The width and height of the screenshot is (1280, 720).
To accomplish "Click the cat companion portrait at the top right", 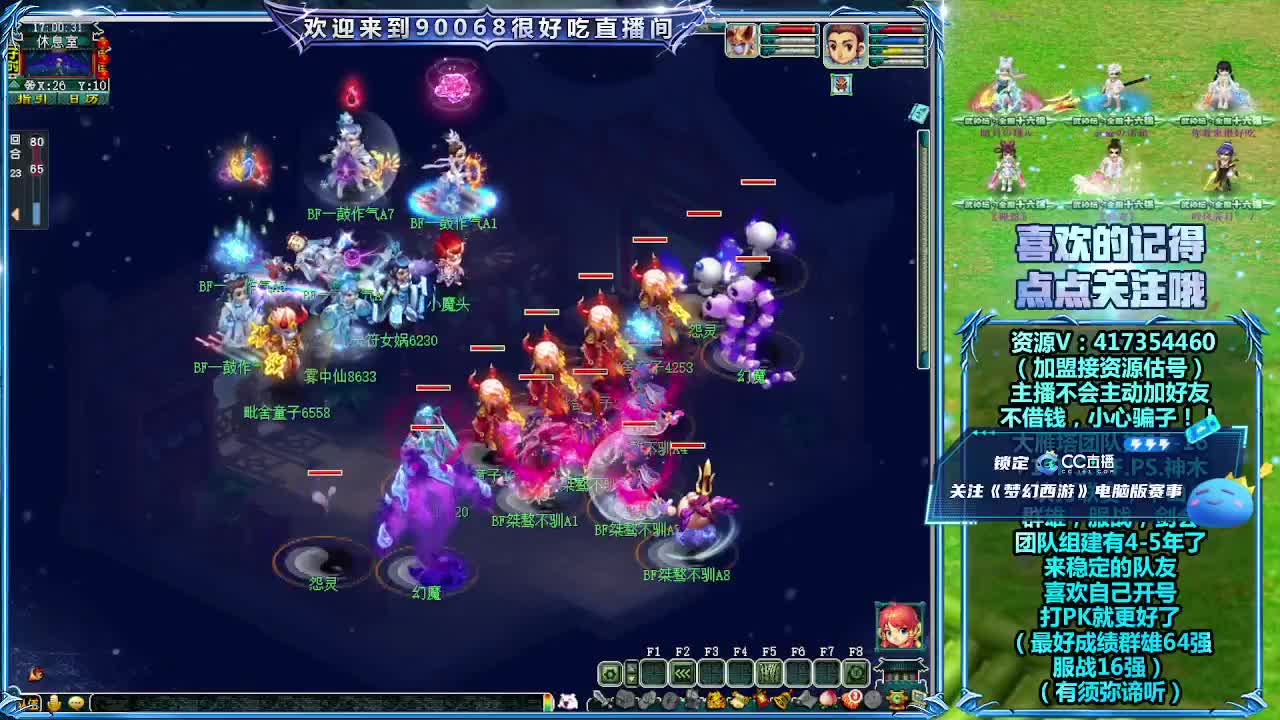I will (741, 41).
